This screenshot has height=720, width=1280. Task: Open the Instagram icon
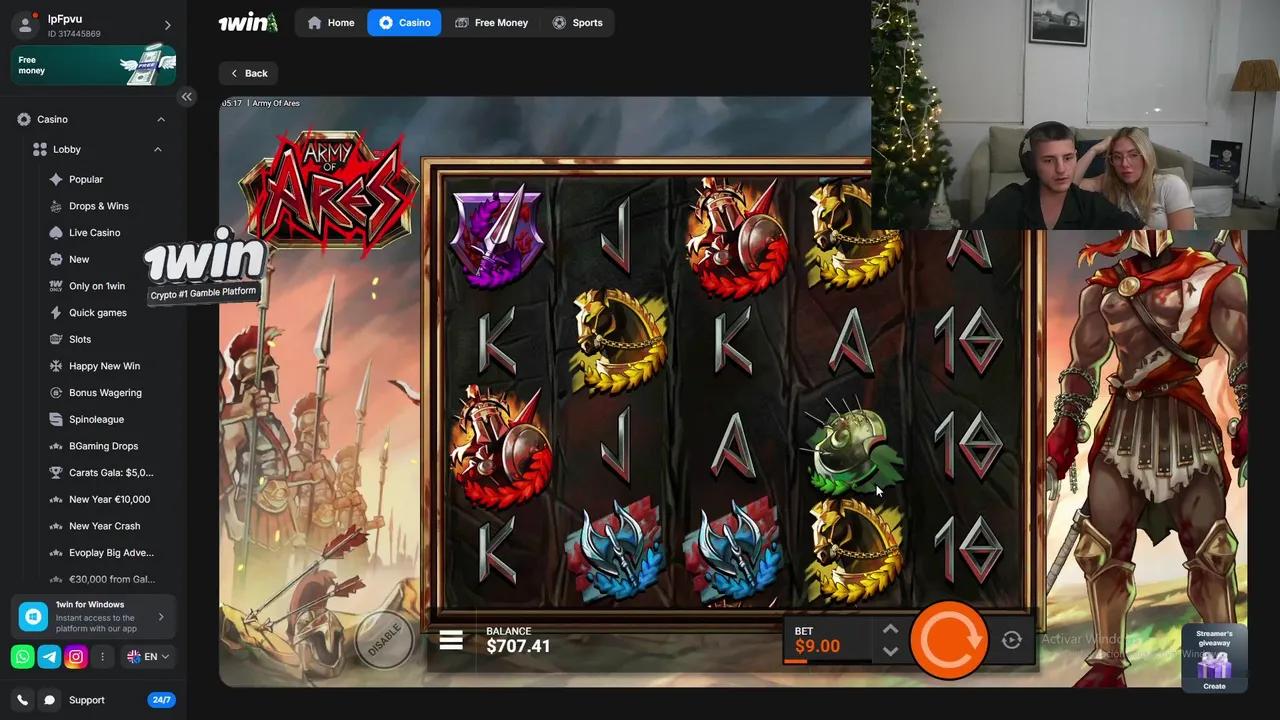pos(76,657)
